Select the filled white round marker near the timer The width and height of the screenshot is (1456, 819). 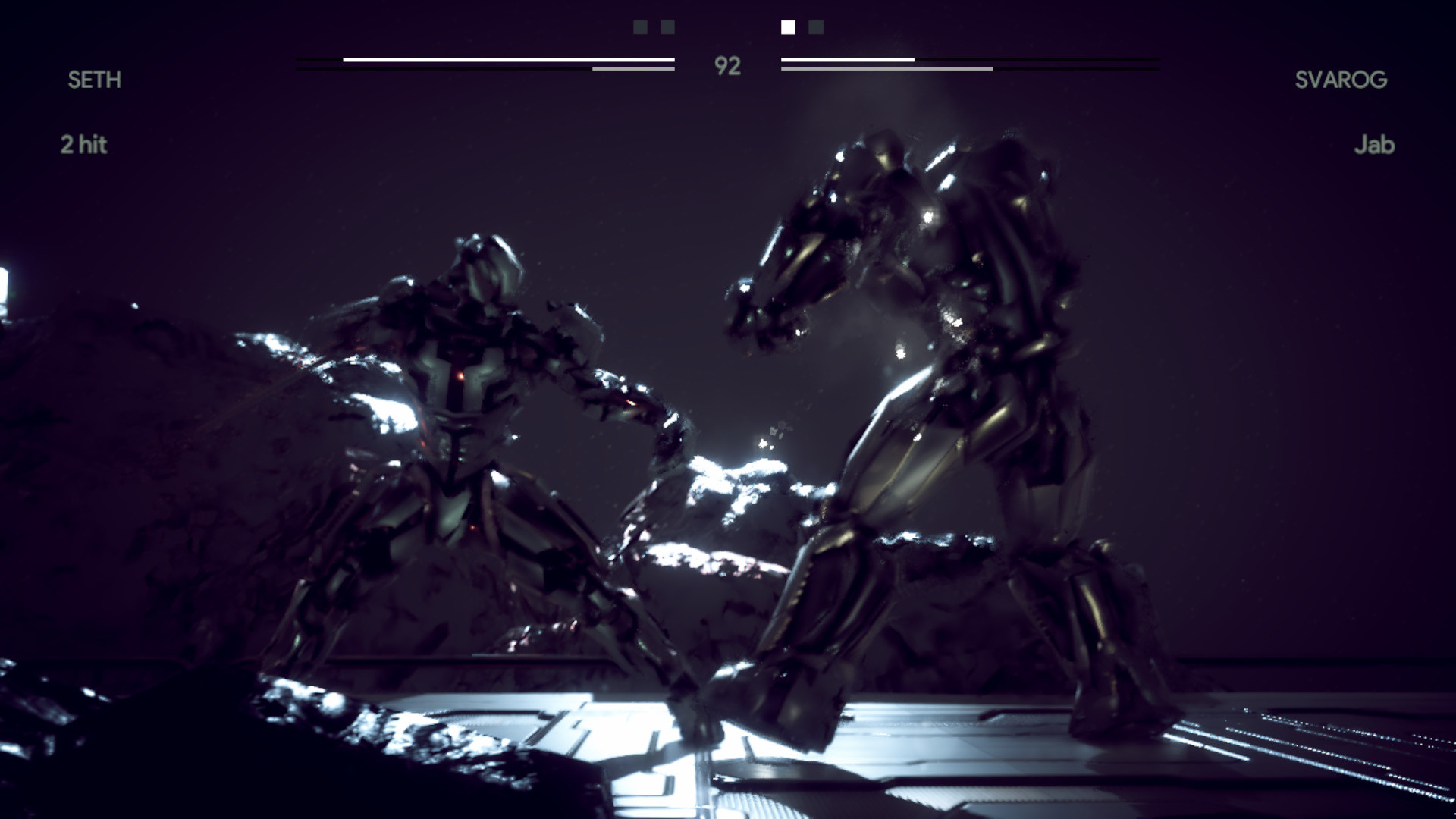[789, 28]
